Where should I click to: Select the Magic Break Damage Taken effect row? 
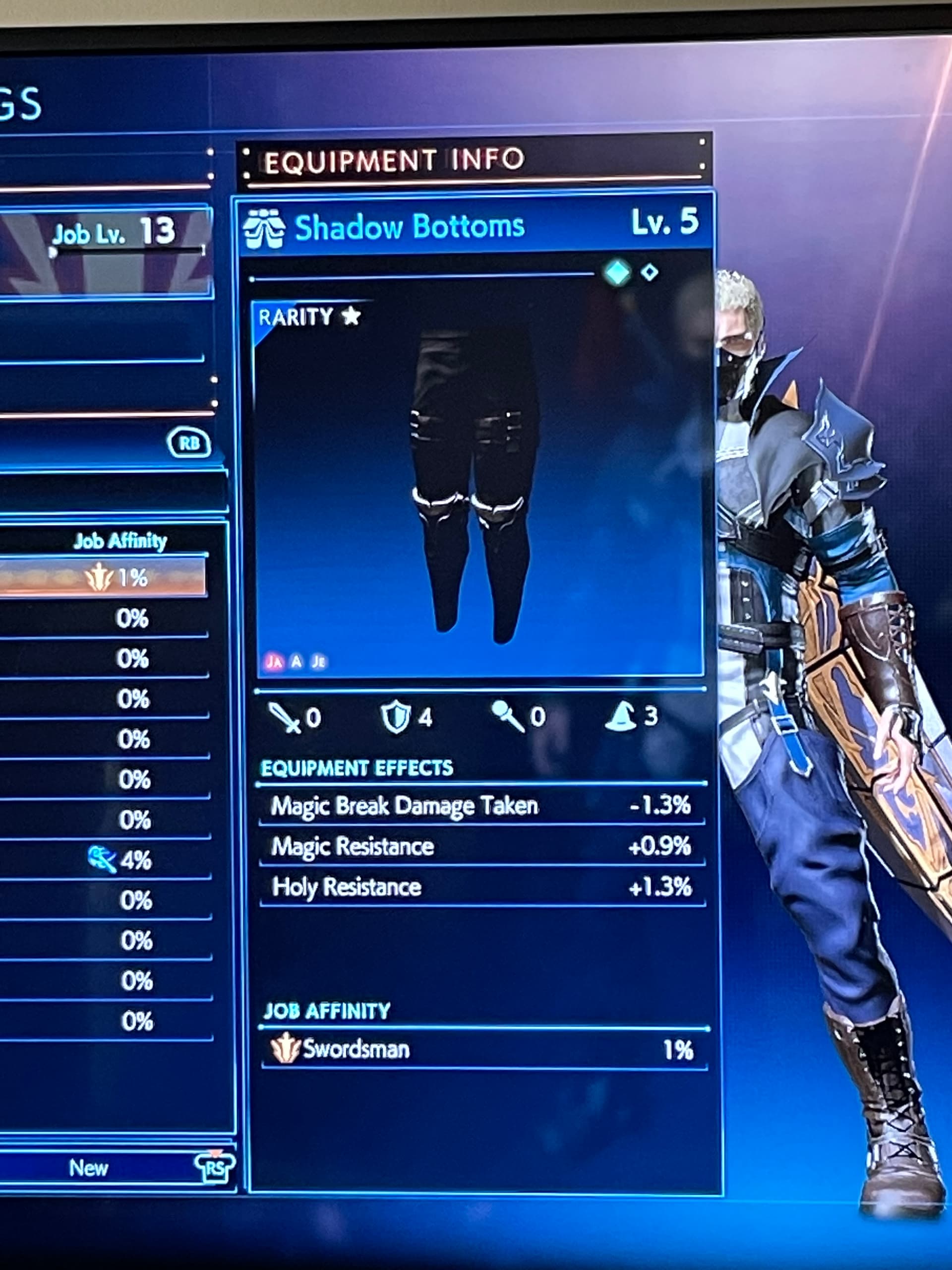click(x=481, y=806)
